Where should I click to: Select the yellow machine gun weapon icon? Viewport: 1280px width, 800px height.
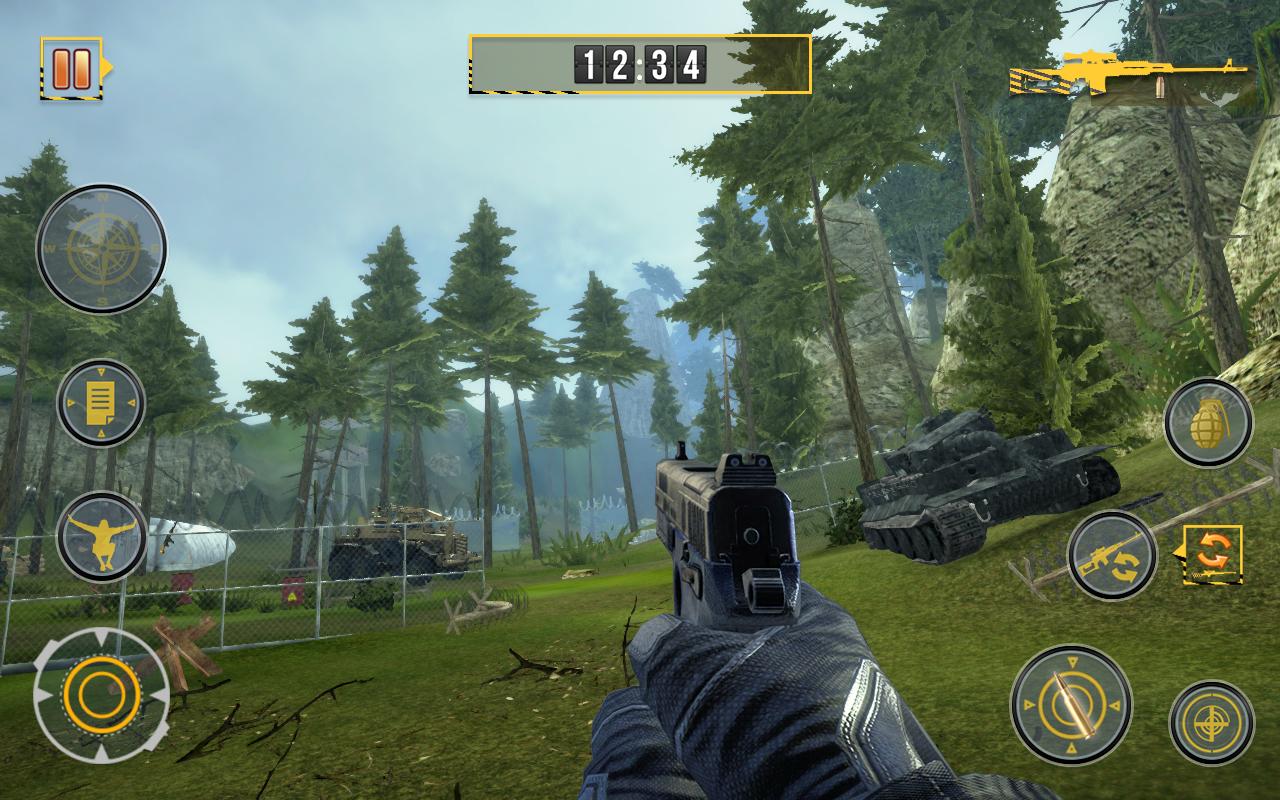(1130, 74)
